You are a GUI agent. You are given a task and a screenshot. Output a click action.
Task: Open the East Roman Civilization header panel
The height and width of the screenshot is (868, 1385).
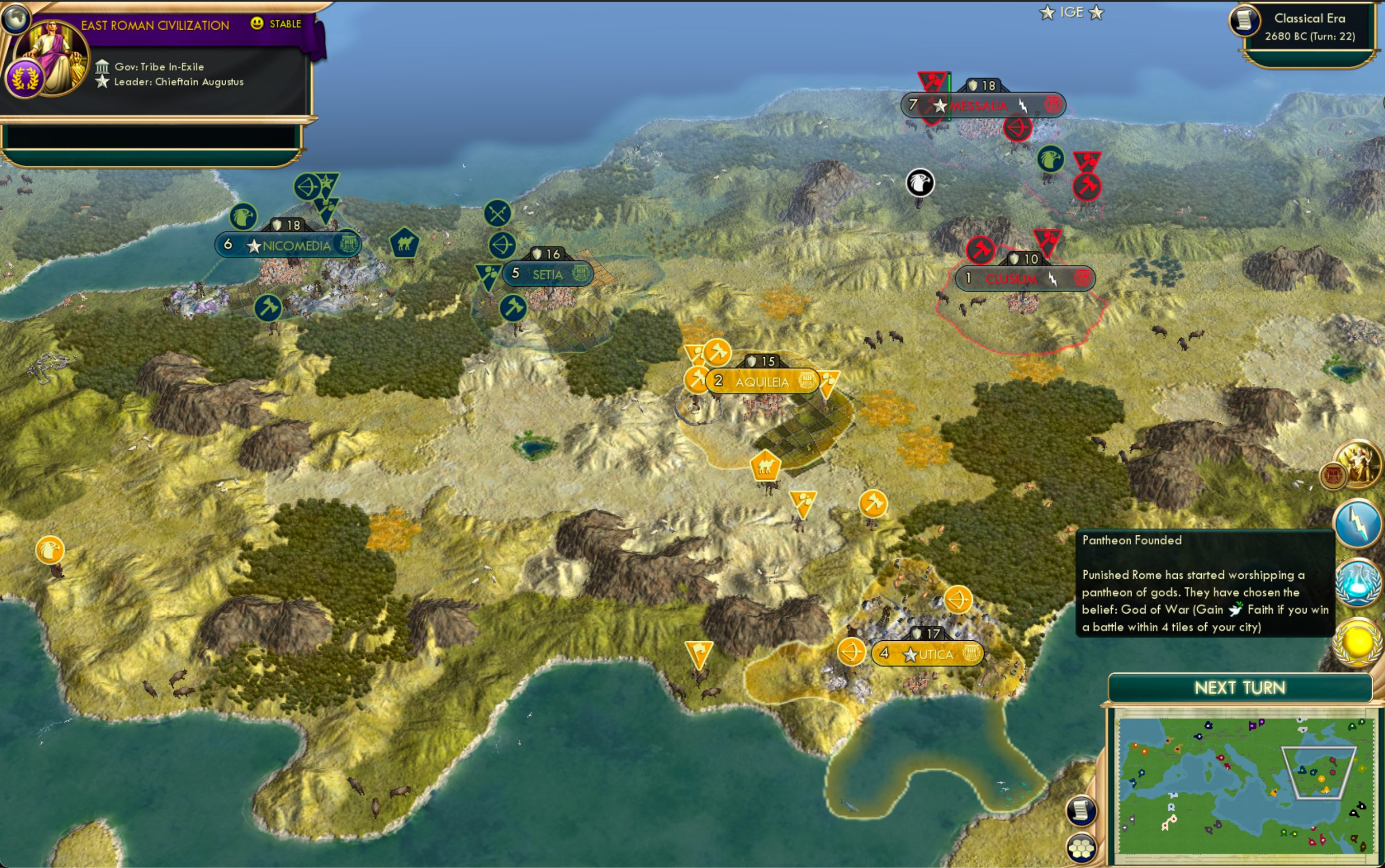(155, 25)
